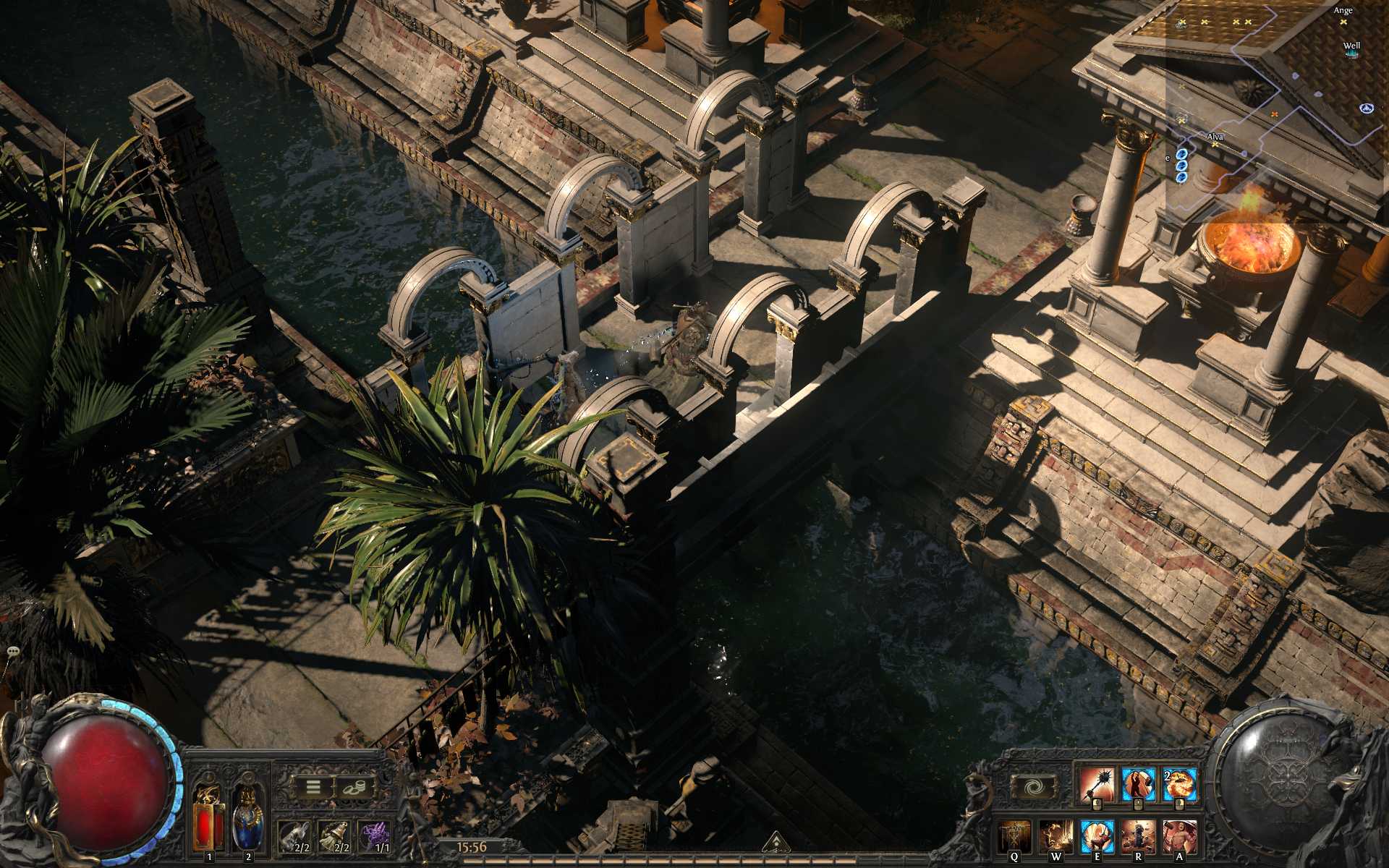
Task: Open the coins and rings shop button
Action: [354, 787]
